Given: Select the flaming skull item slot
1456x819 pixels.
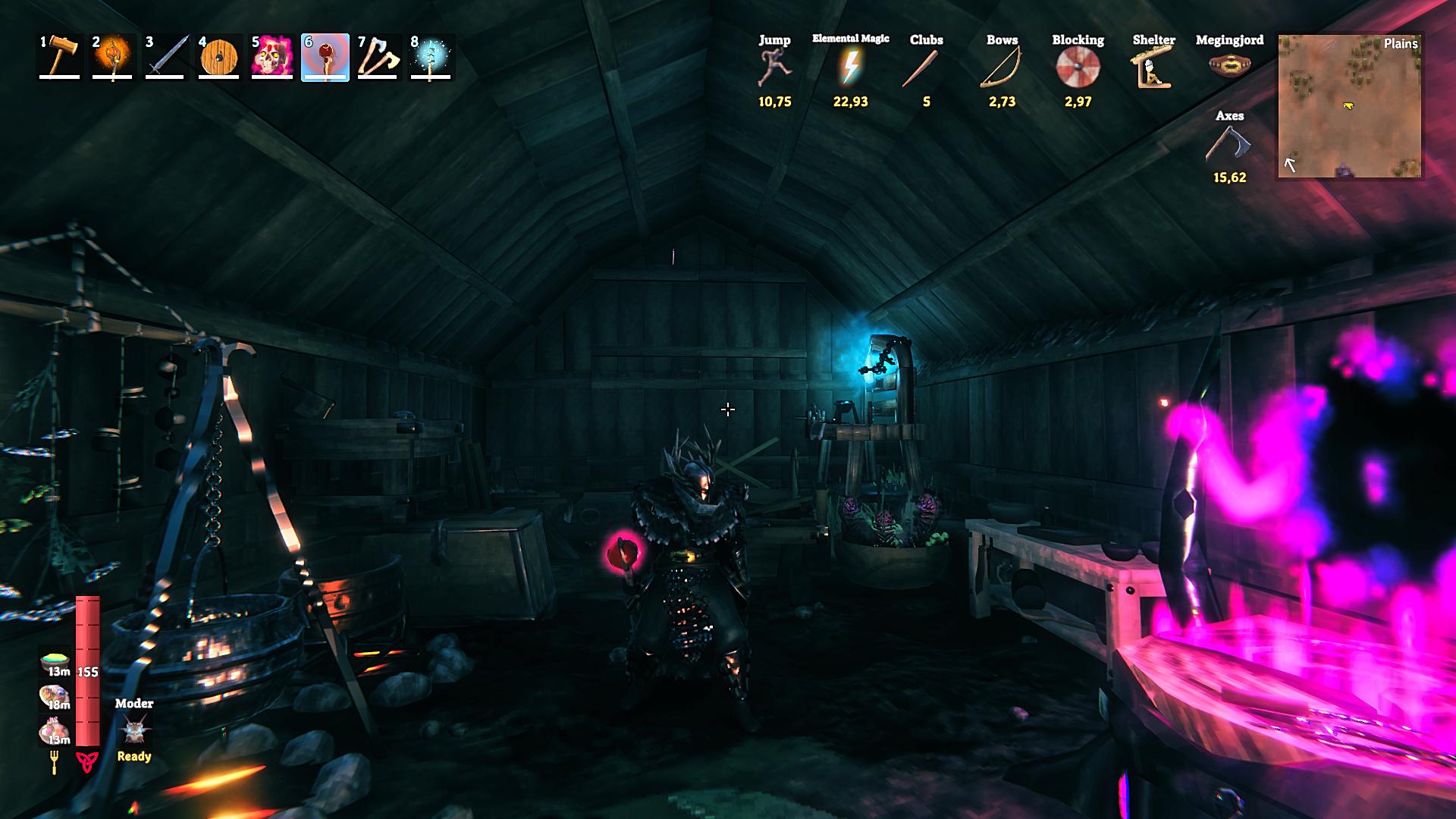Looking at the screenshot, I should (272, 57).
